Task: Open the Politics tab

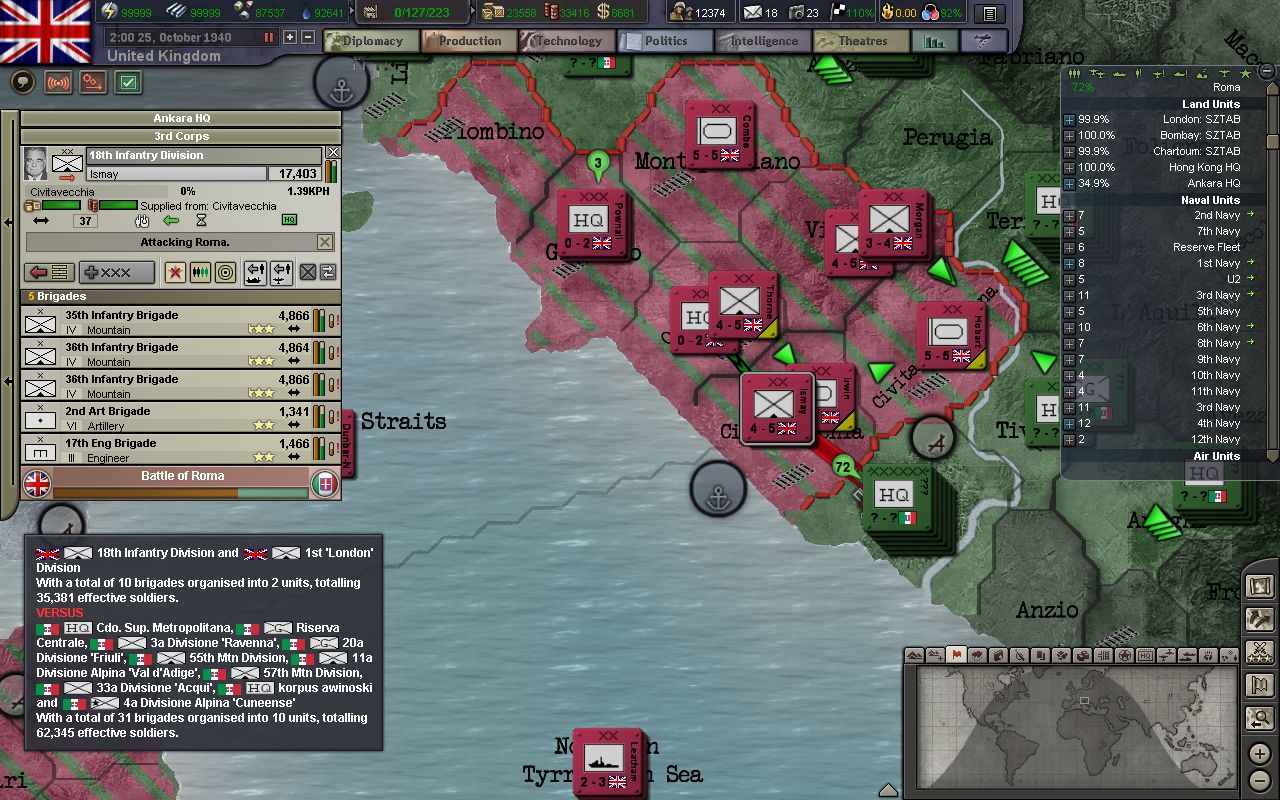Action: (x=665, y=41)
